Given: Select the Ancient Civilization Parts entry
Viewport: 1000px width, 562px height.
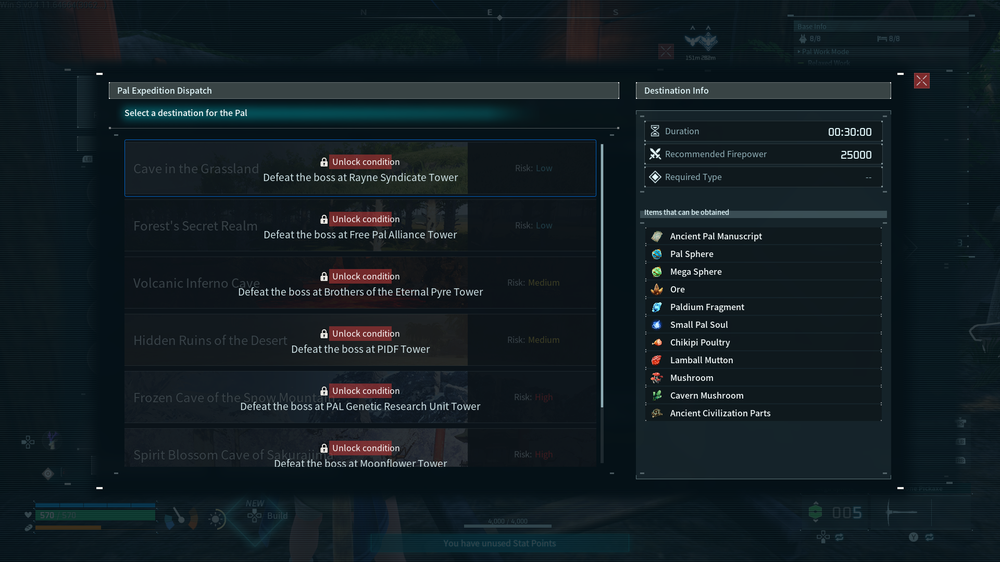Looking at the screenshot, I should 720,413.
